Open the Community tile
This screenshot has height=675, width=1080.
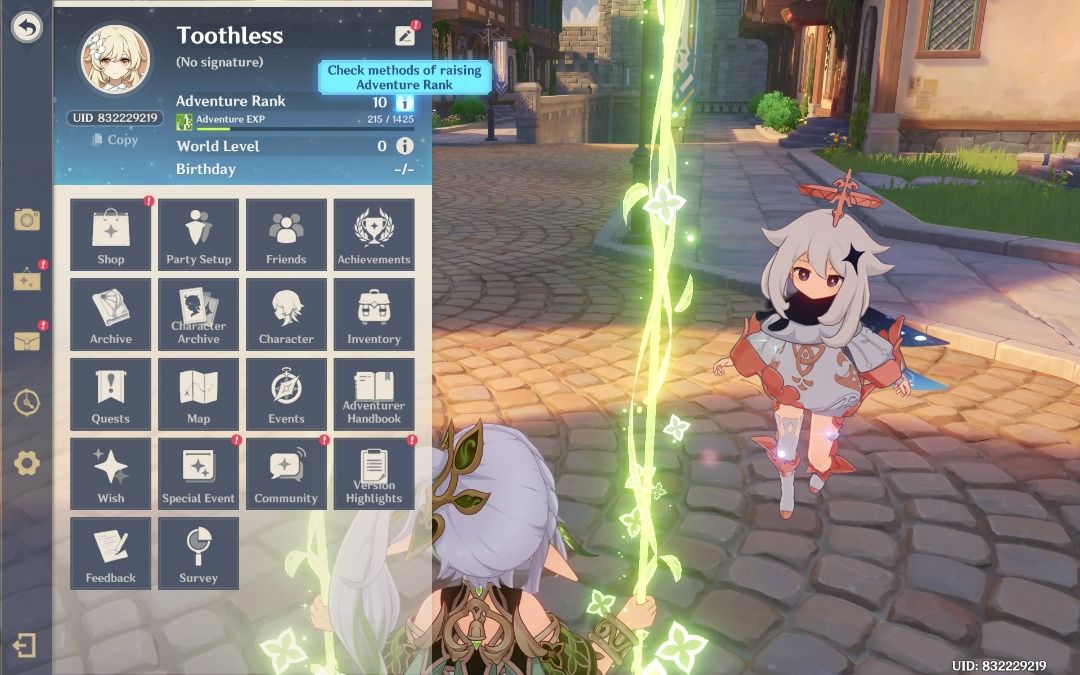[286, 474]
